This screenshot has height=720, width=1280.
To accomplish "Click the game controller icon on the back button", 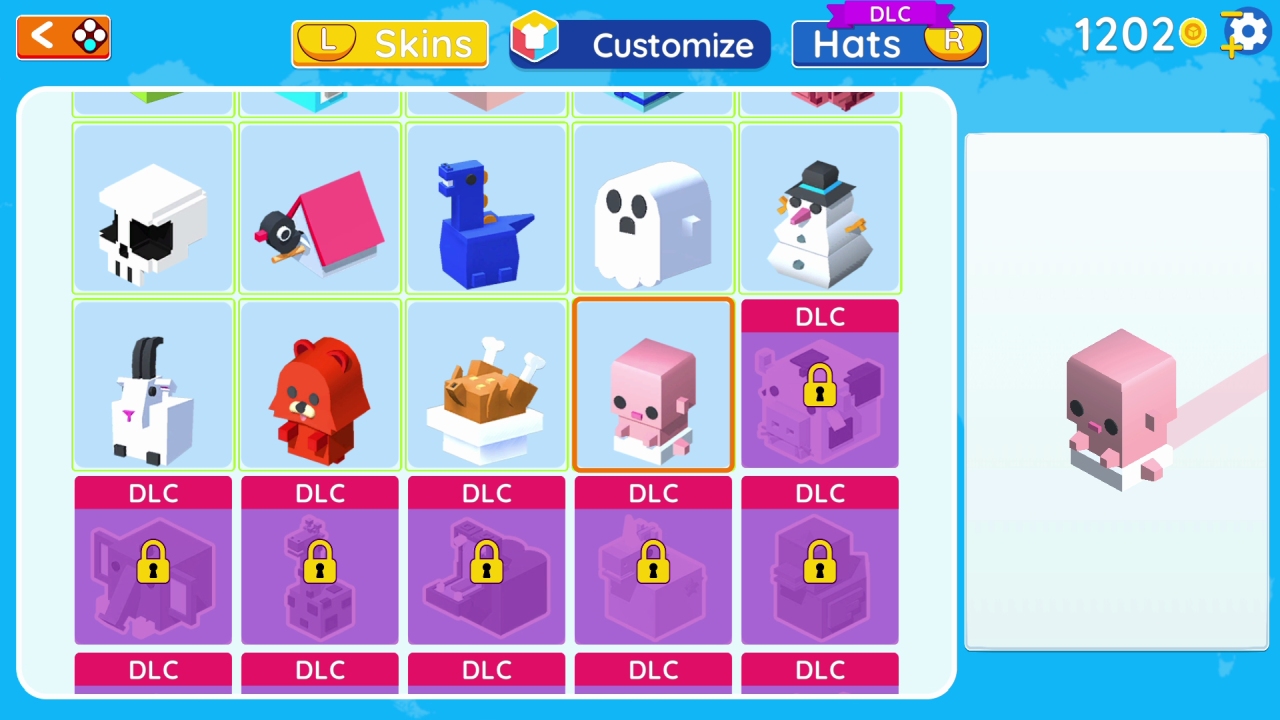I will pos(88,37).
